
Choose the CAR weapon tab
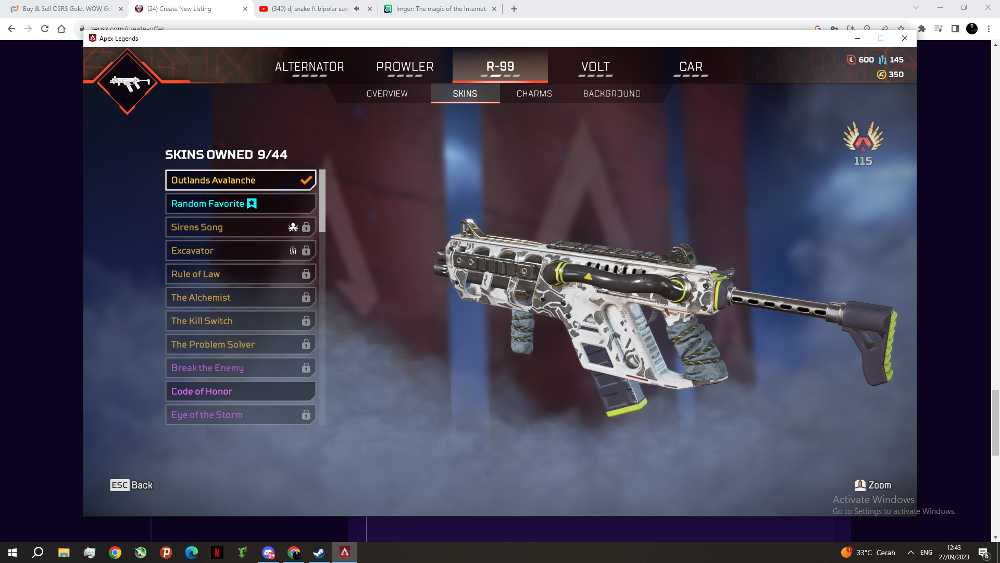[x=691, y=67]
